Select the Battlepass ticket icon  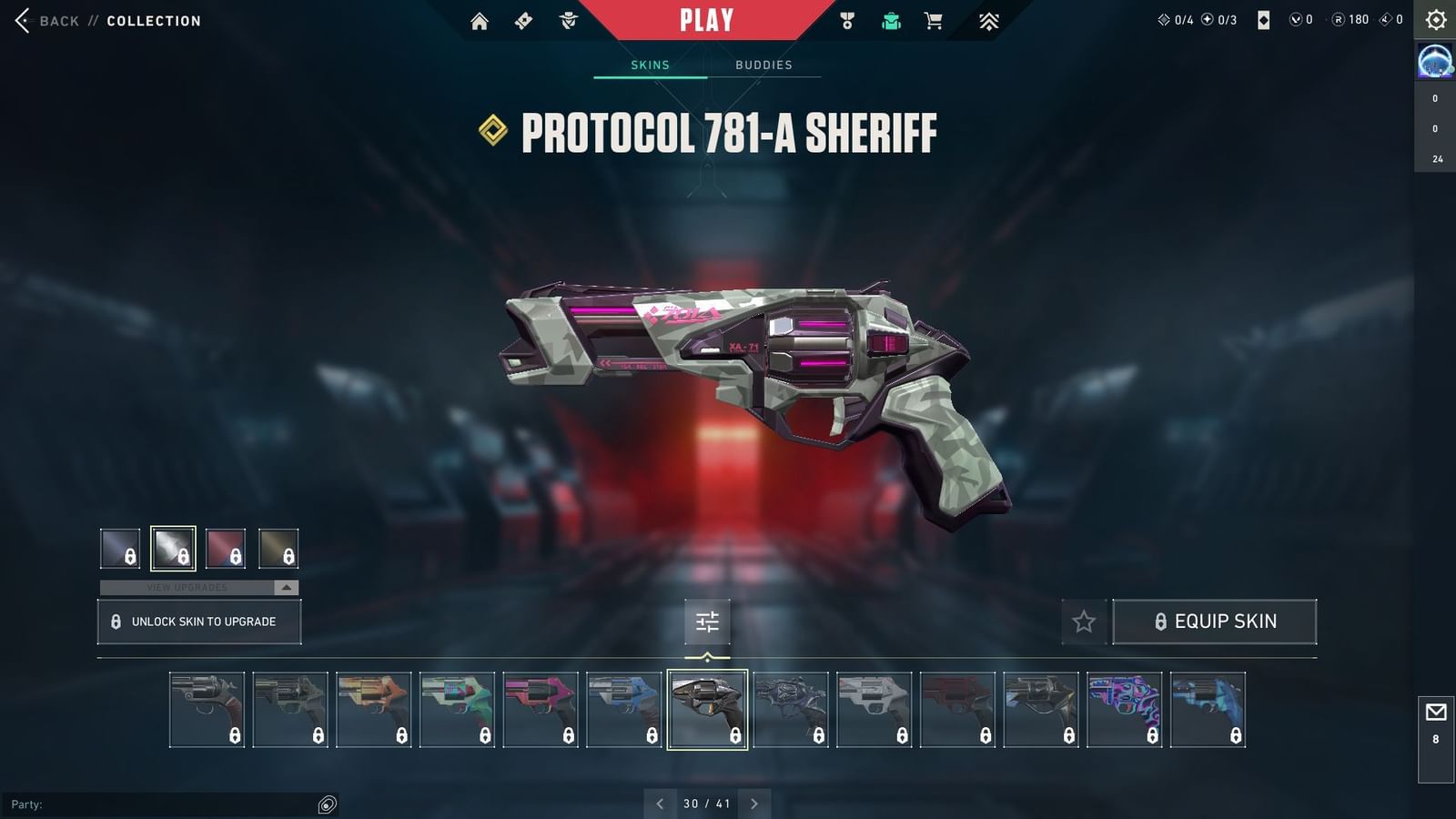click(521, 19)
